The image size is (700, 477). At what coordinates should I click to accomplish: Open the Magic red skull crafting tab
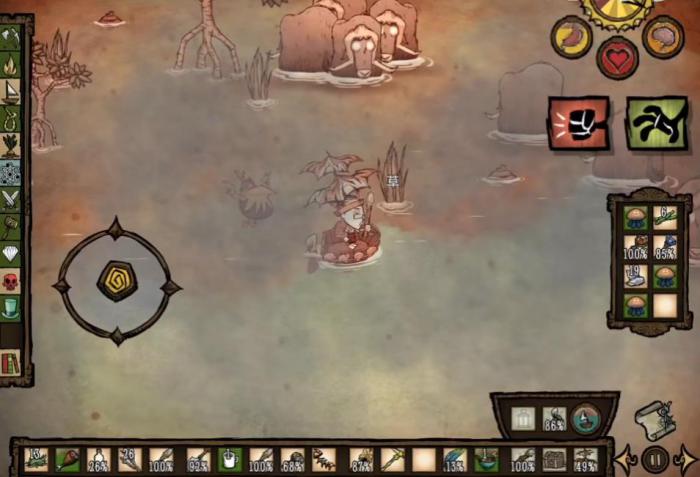tap(11, 281)
